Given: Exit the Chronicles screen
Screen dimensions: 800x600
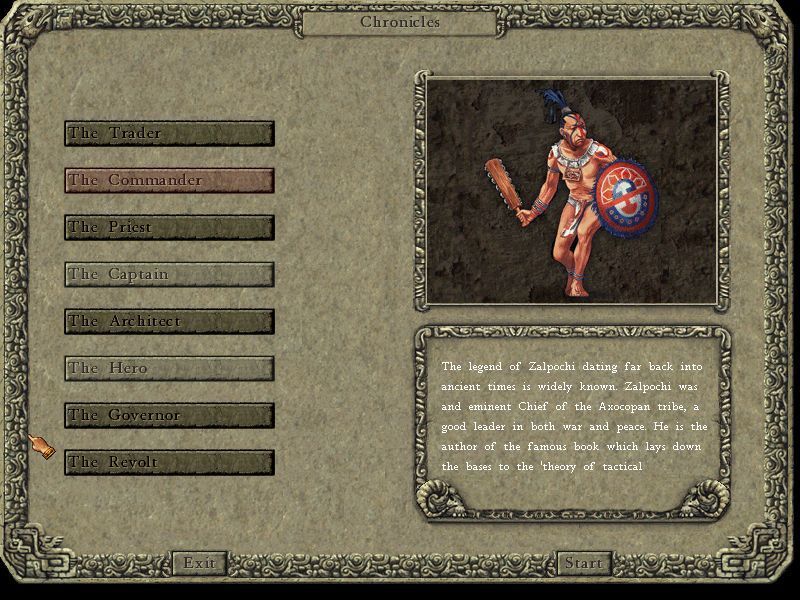Looking at the screenshot, I should point(199,563).
